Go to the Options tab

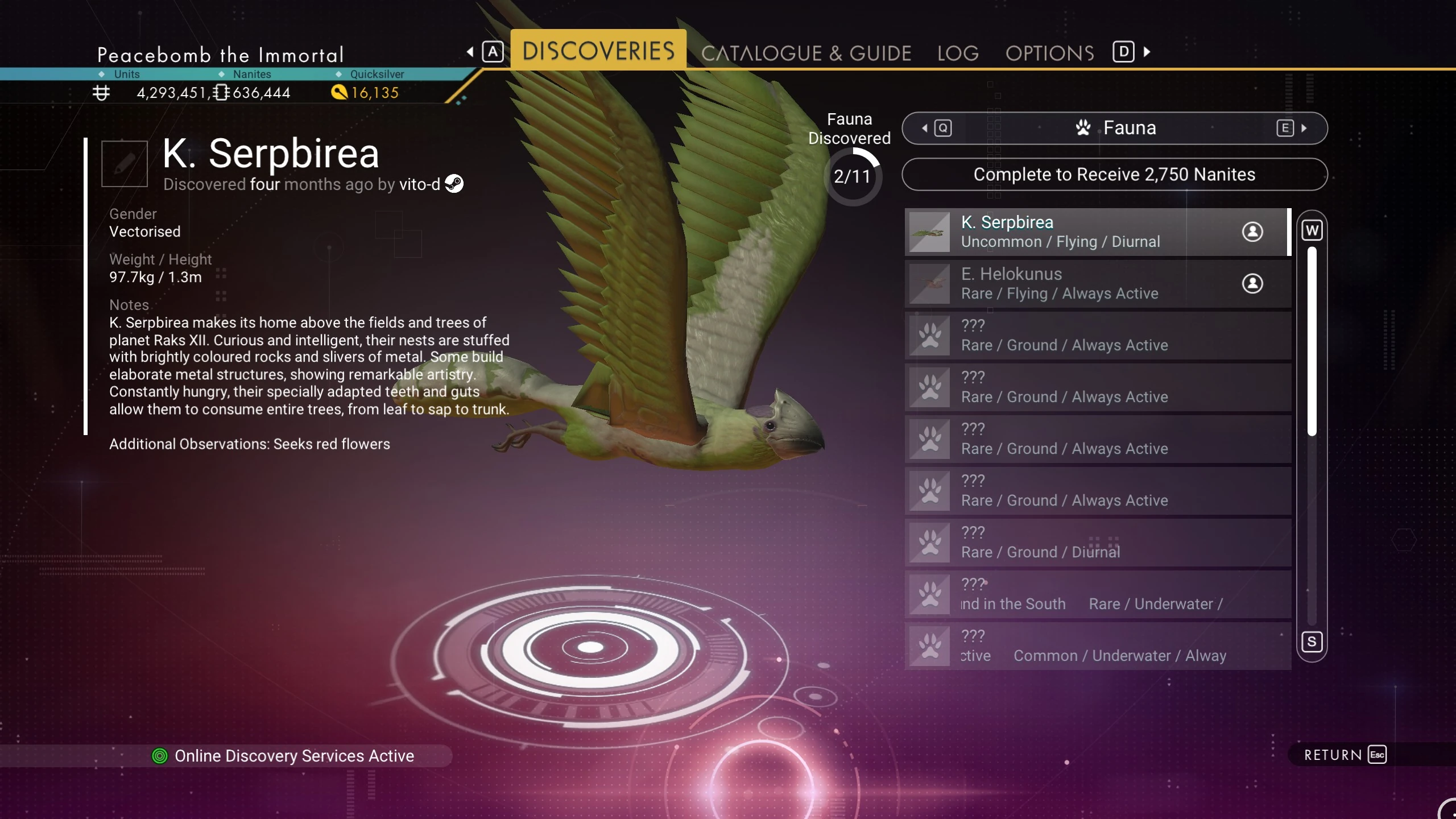click(1049, 53)
